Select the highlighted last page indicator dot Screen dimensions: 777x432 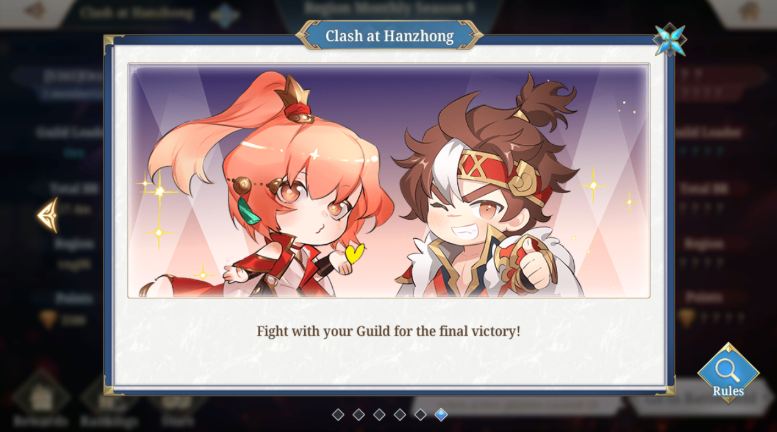pos(441,414)
